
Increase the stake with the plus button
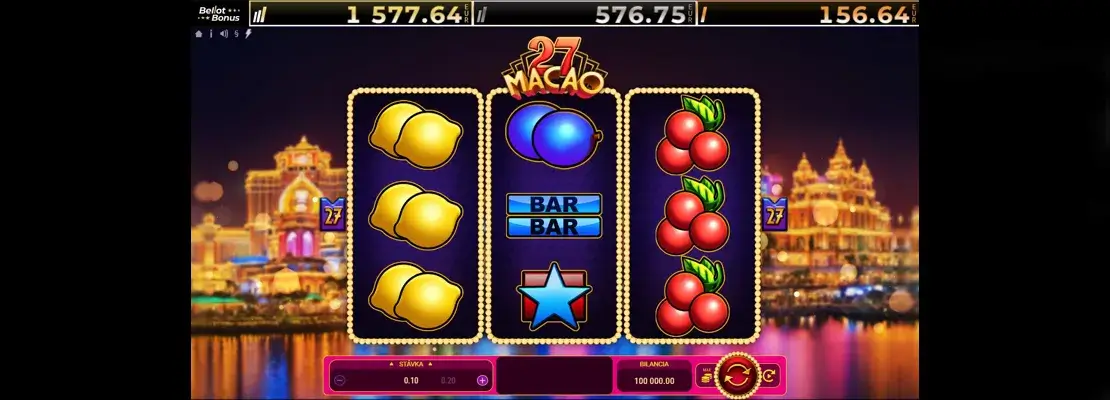pyautogui.click(x=482, y=381)
